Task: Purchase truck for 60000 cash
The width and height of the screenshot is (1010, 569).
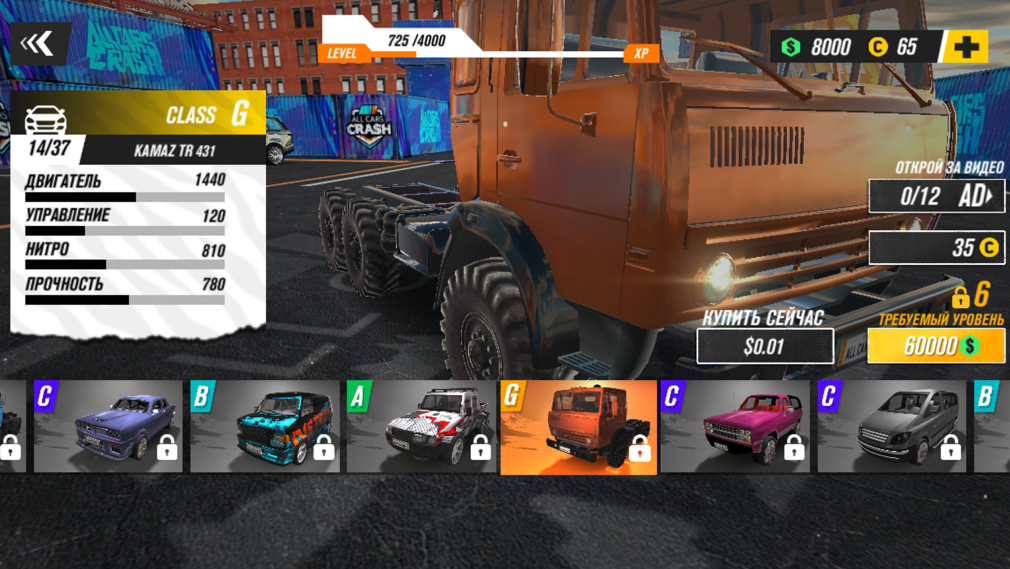Action: click(x=936, y=346)
